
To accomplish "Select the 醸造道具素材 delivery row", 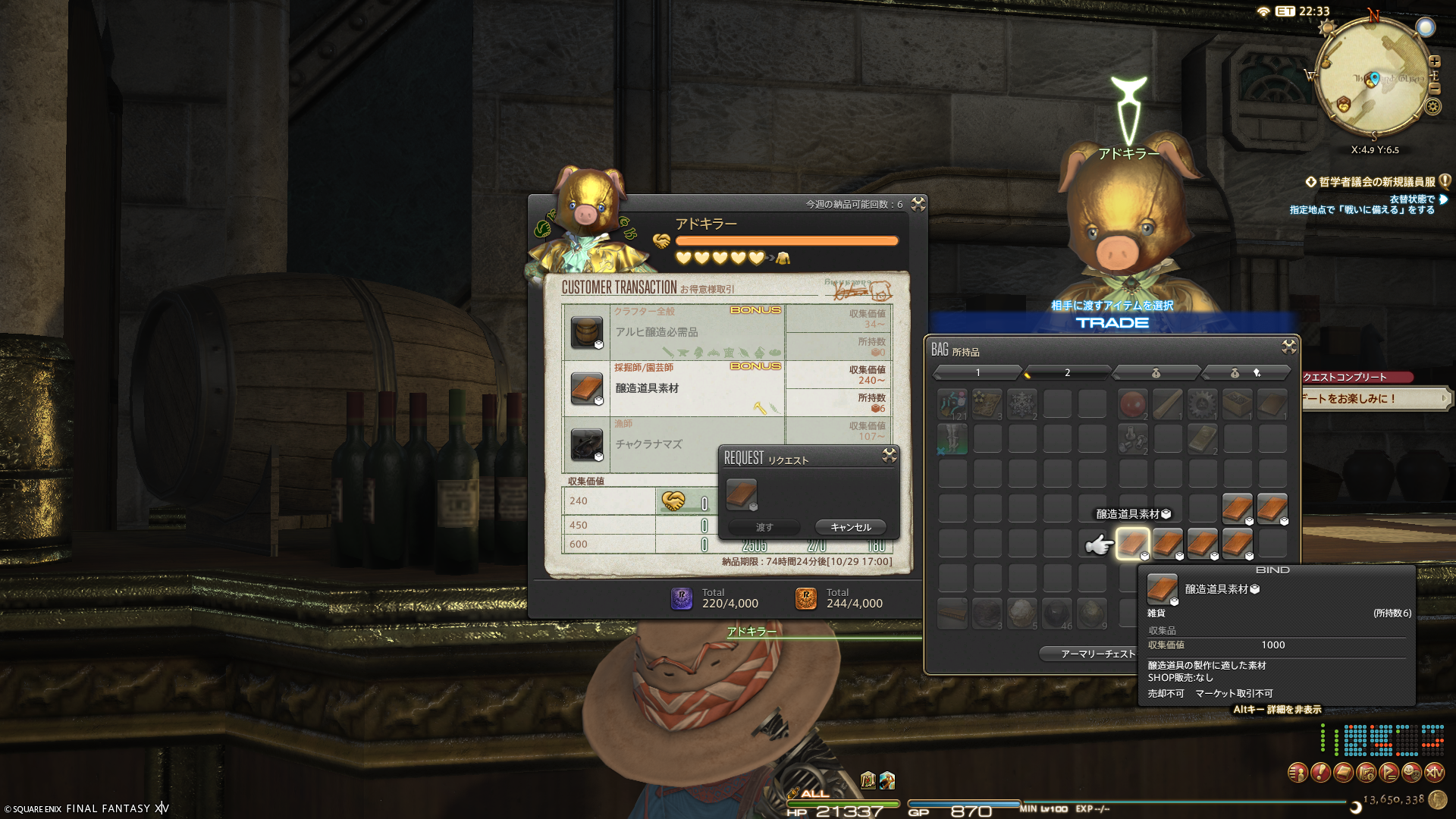I will [x=673, y=388].
